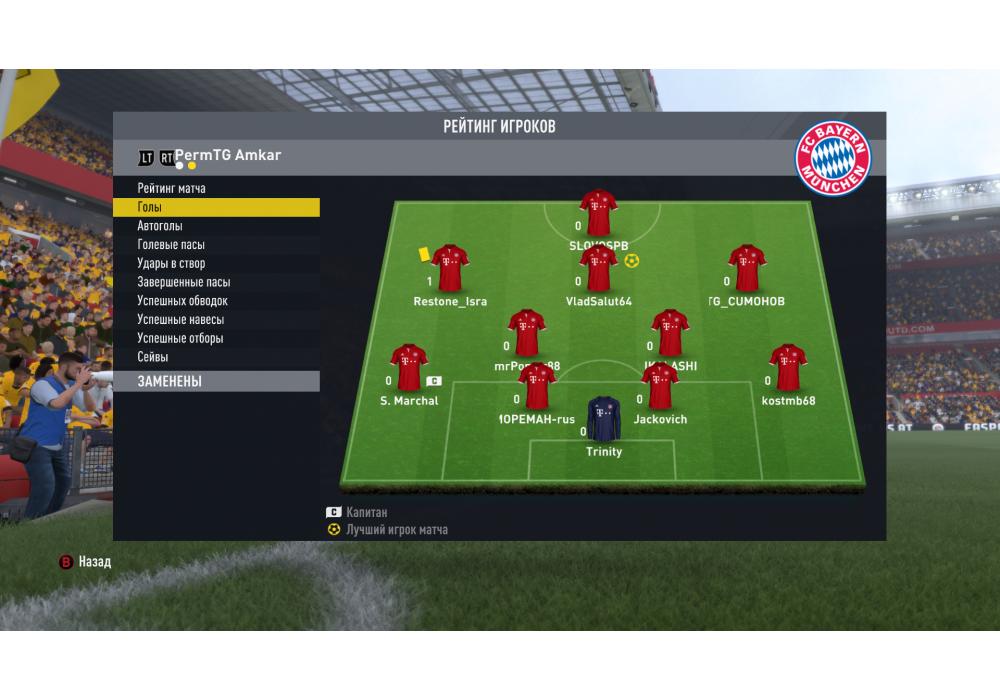Pick striker SLOVOSPB's shirt

tap(598, 212)
